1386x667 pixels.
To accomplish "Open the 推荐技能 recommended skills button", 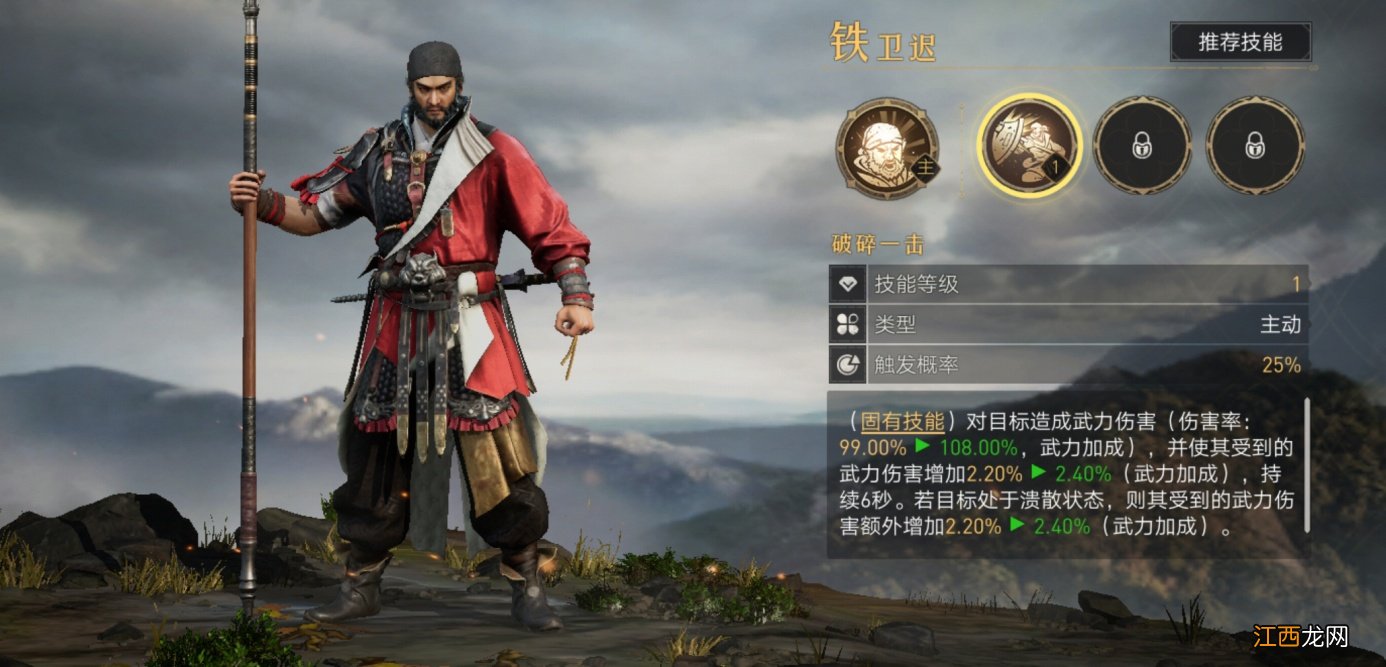I will pyautogui.click(x=1240, y=42).
